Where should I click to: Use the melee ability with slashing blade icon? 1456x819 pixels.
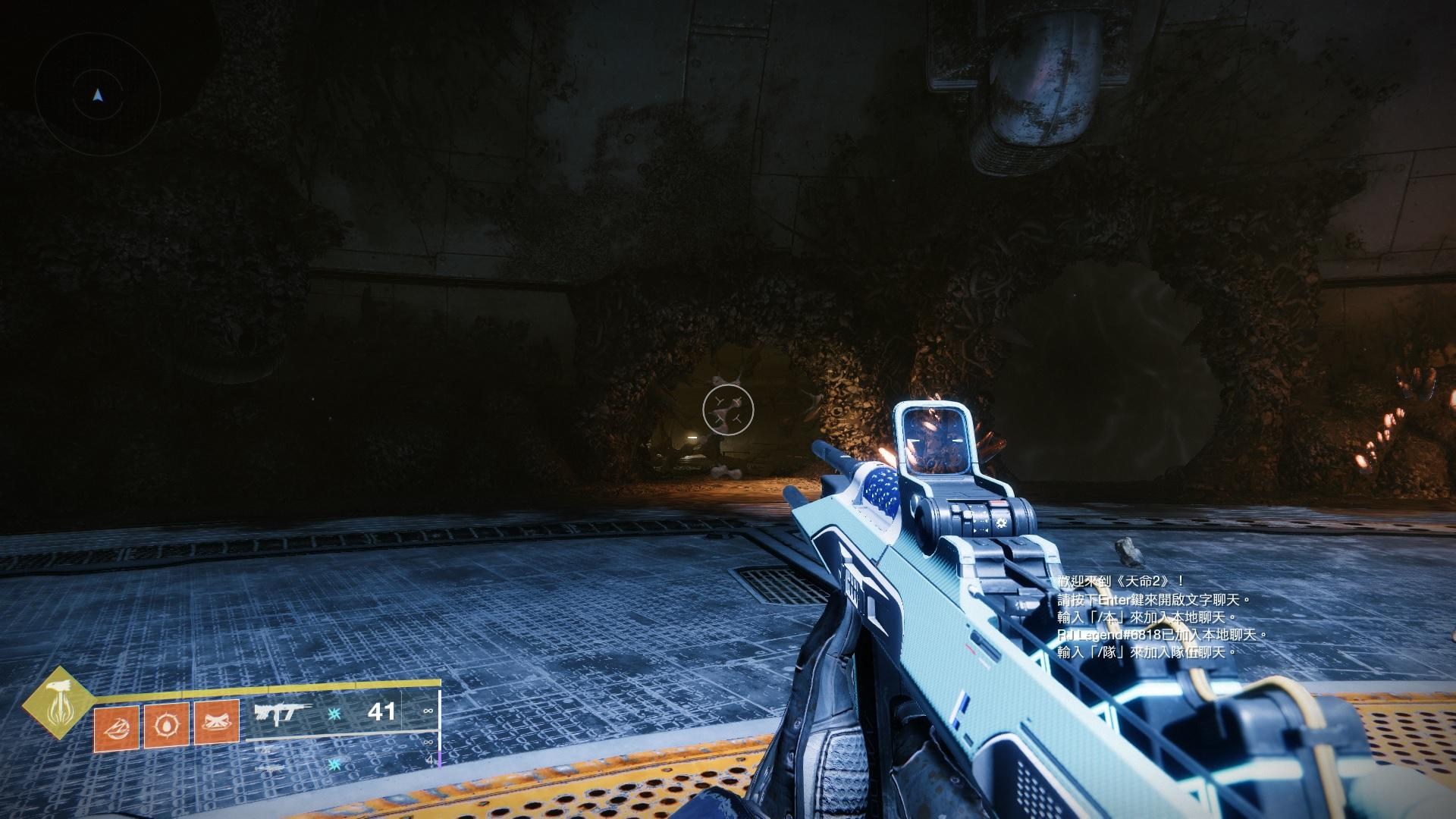[116, 726]
